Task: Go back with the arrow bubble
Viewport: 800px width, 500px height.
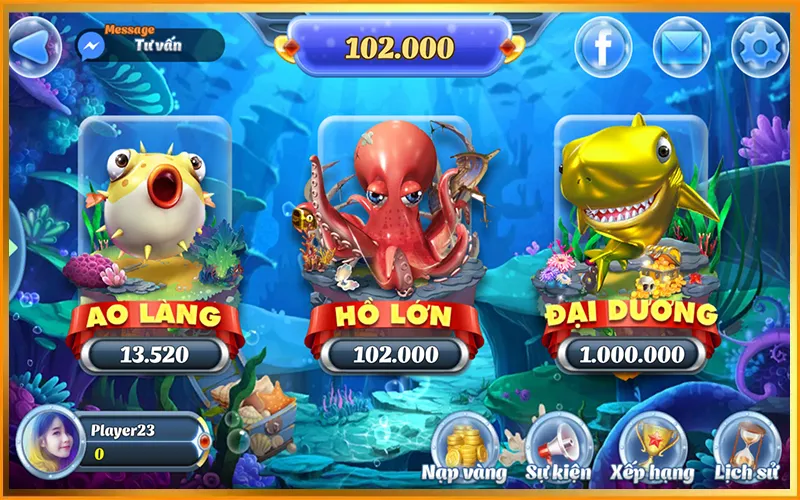Action: point(34,46)
